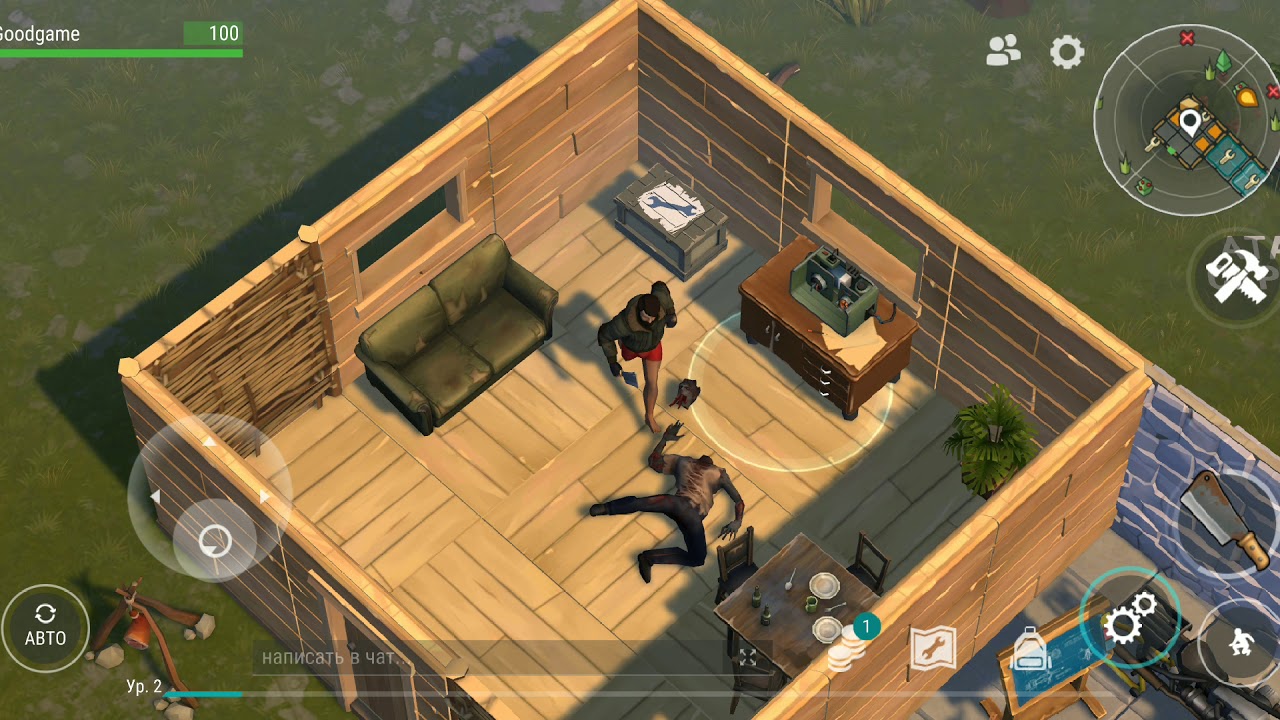Open the settings gear at top
The image size is (1280, 720).
[x=1067, y=52]
